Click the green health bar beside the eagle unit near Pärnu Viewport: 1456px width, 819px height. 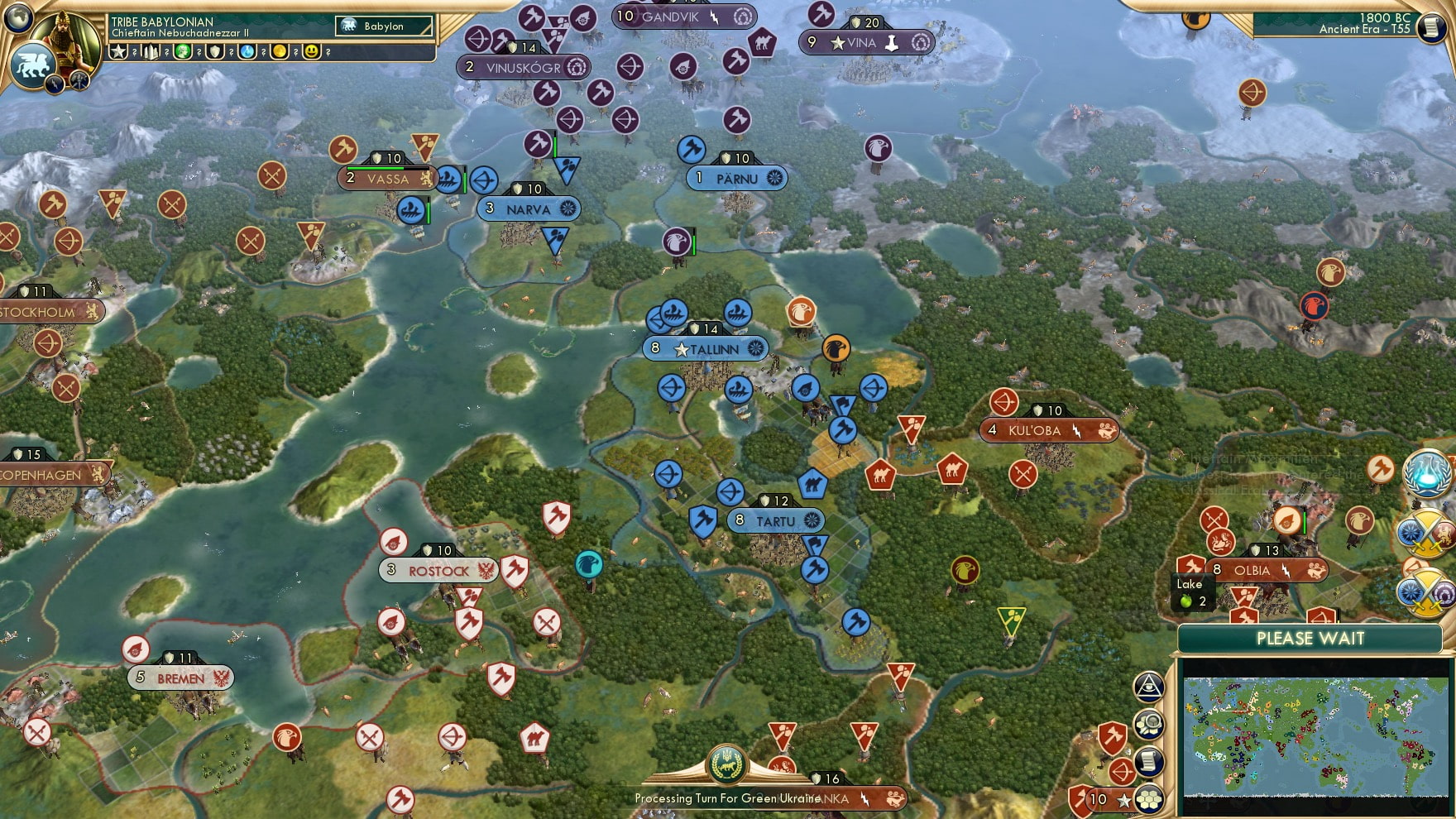pos(694,244)
